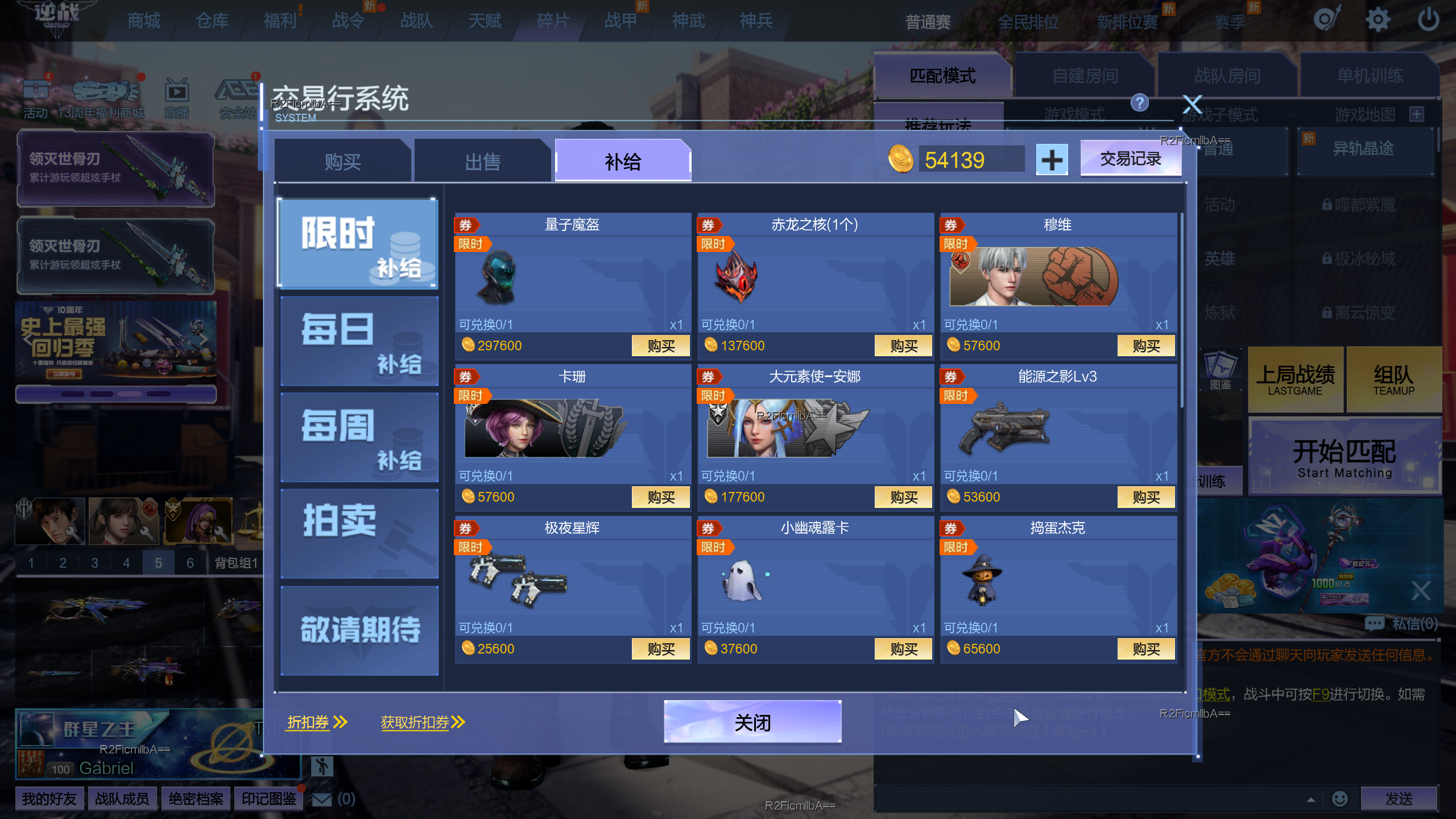Open help with the question mark icon
Viewport: 1456px width, 819px height.
coord(1139,104)
